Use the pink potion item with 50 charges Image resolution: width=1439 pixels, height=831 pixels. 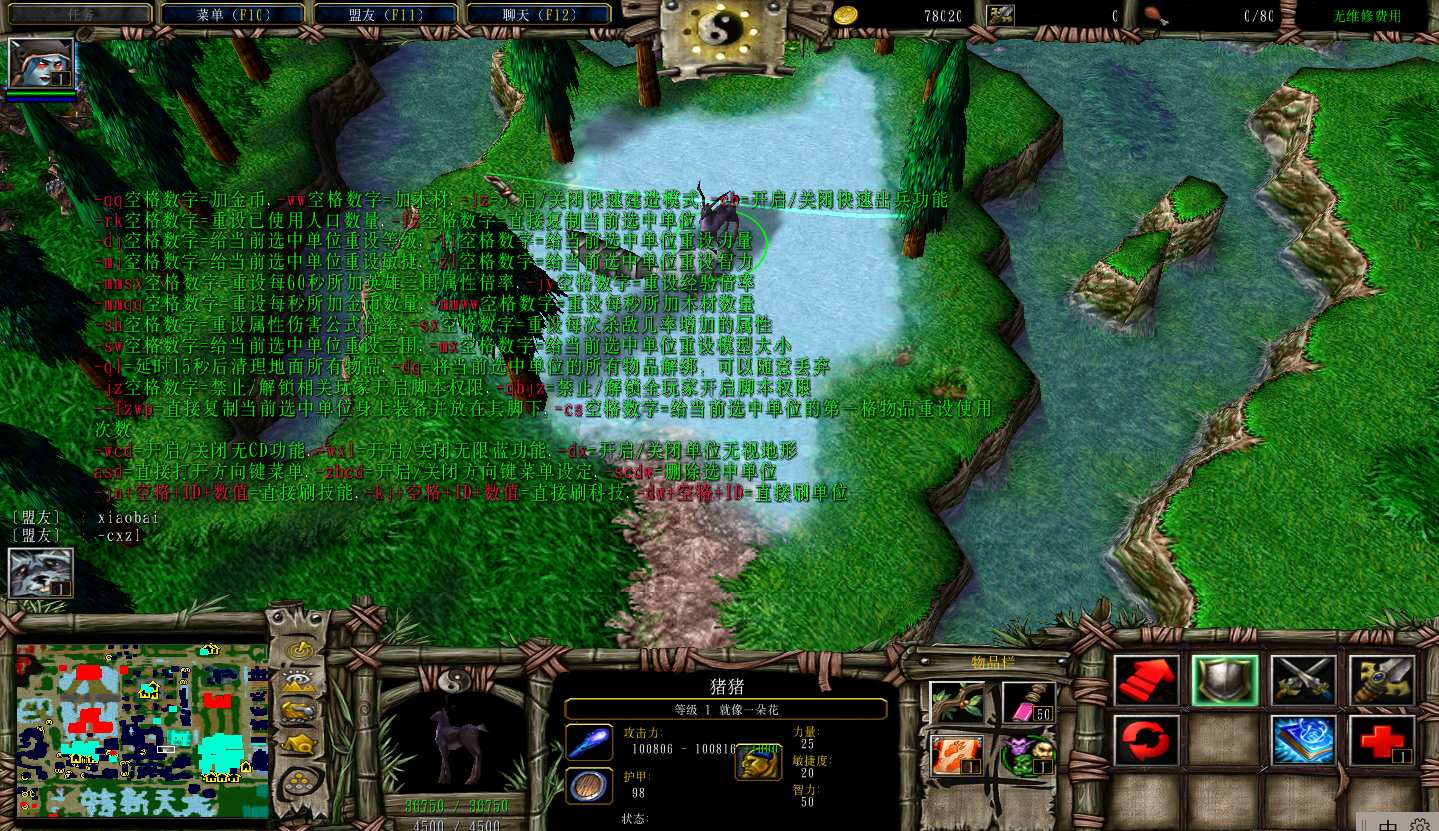click(x=1029, y=702)
